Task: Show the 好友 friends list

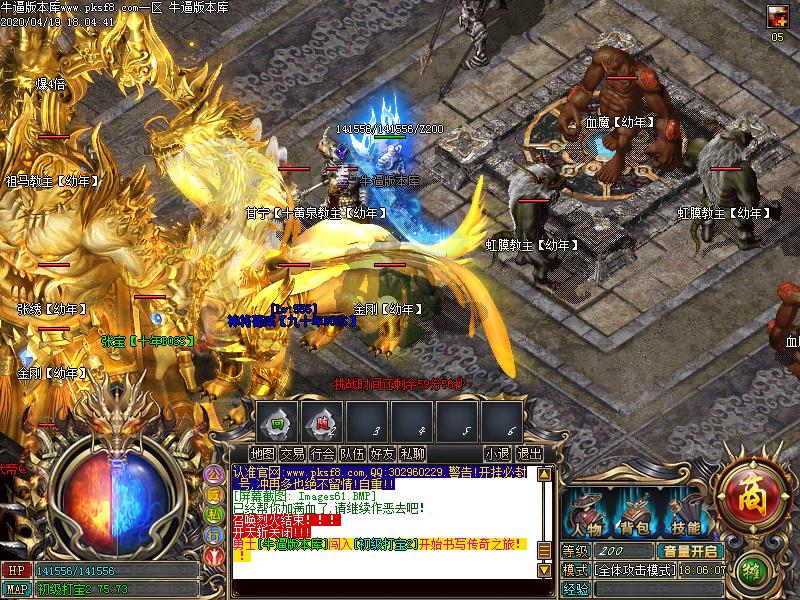Action: (x=382, y=454)
